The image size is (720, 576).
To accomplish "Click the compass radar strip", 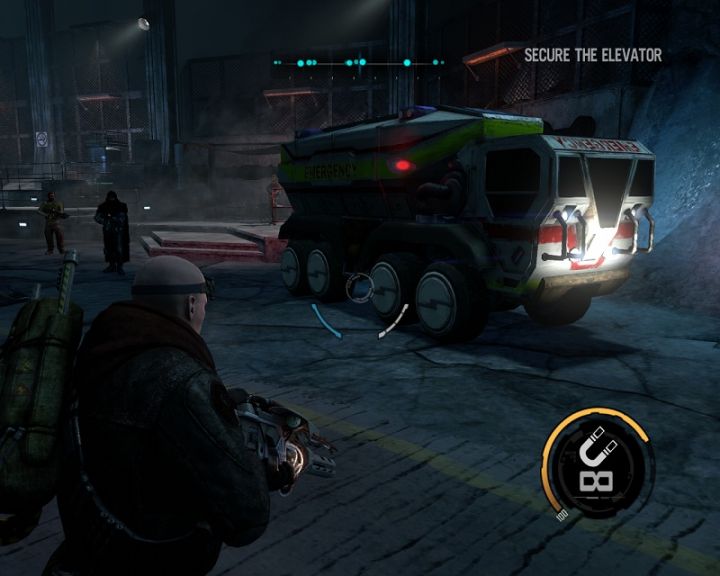I will pos(357,63).
